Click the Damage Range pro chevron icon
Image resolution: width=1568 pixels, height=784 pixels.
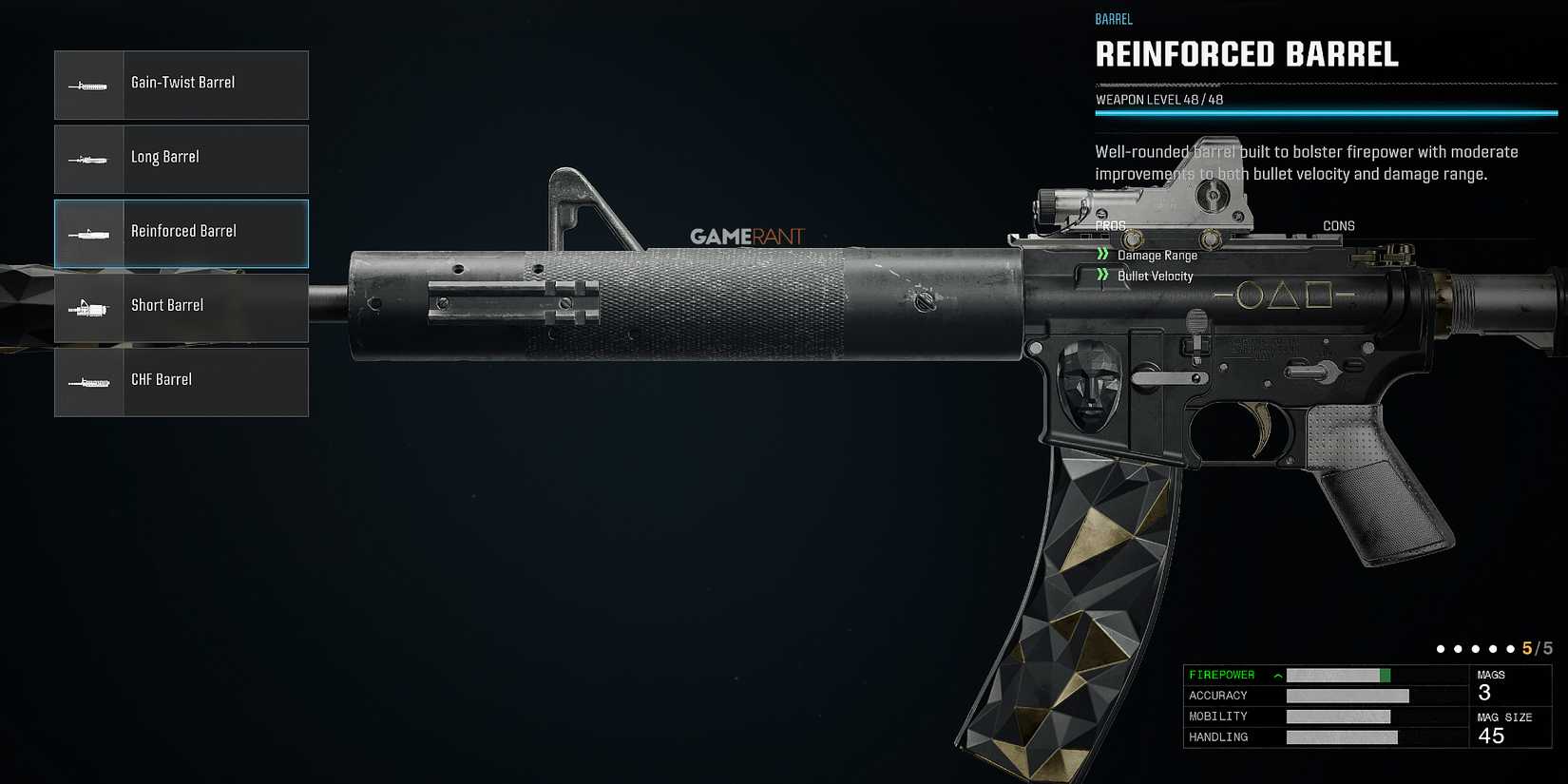(1102, 254)
